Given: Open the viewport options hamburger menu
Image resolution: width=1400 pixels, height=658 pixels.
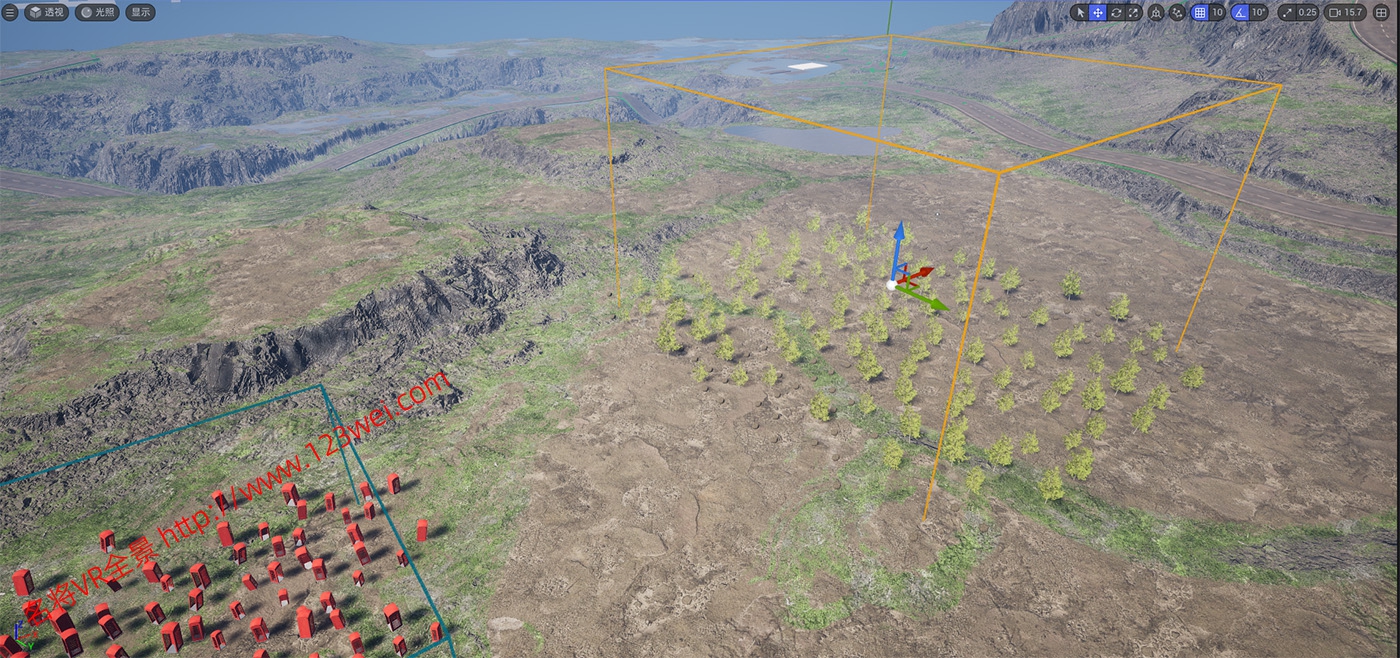Looking at the screenshot, I should pyautogui.click(x=10, y=12).
